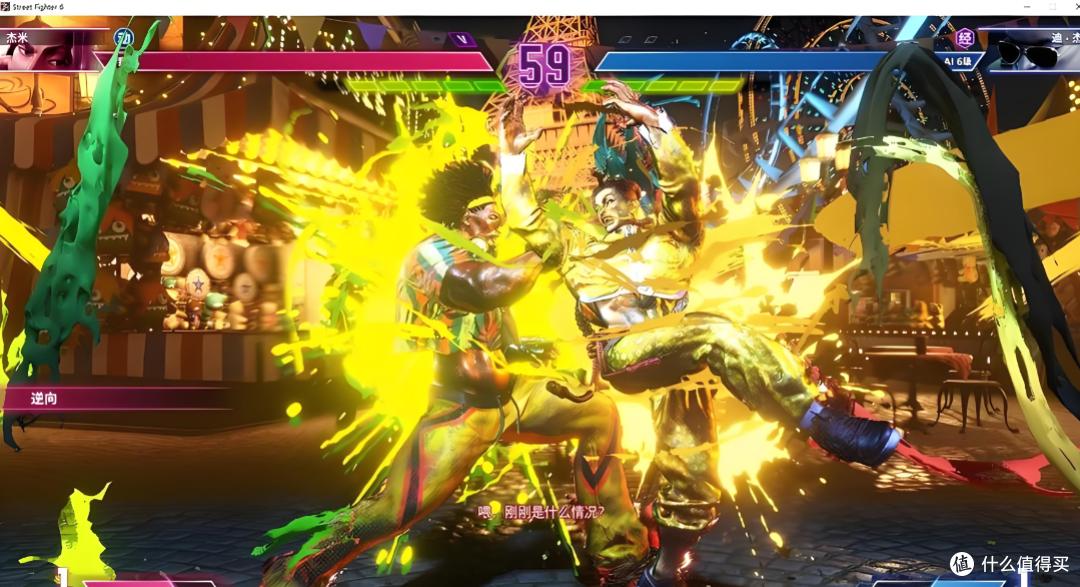
Task: Minimize the Street Fighter 6 window
Action: 1025,7
